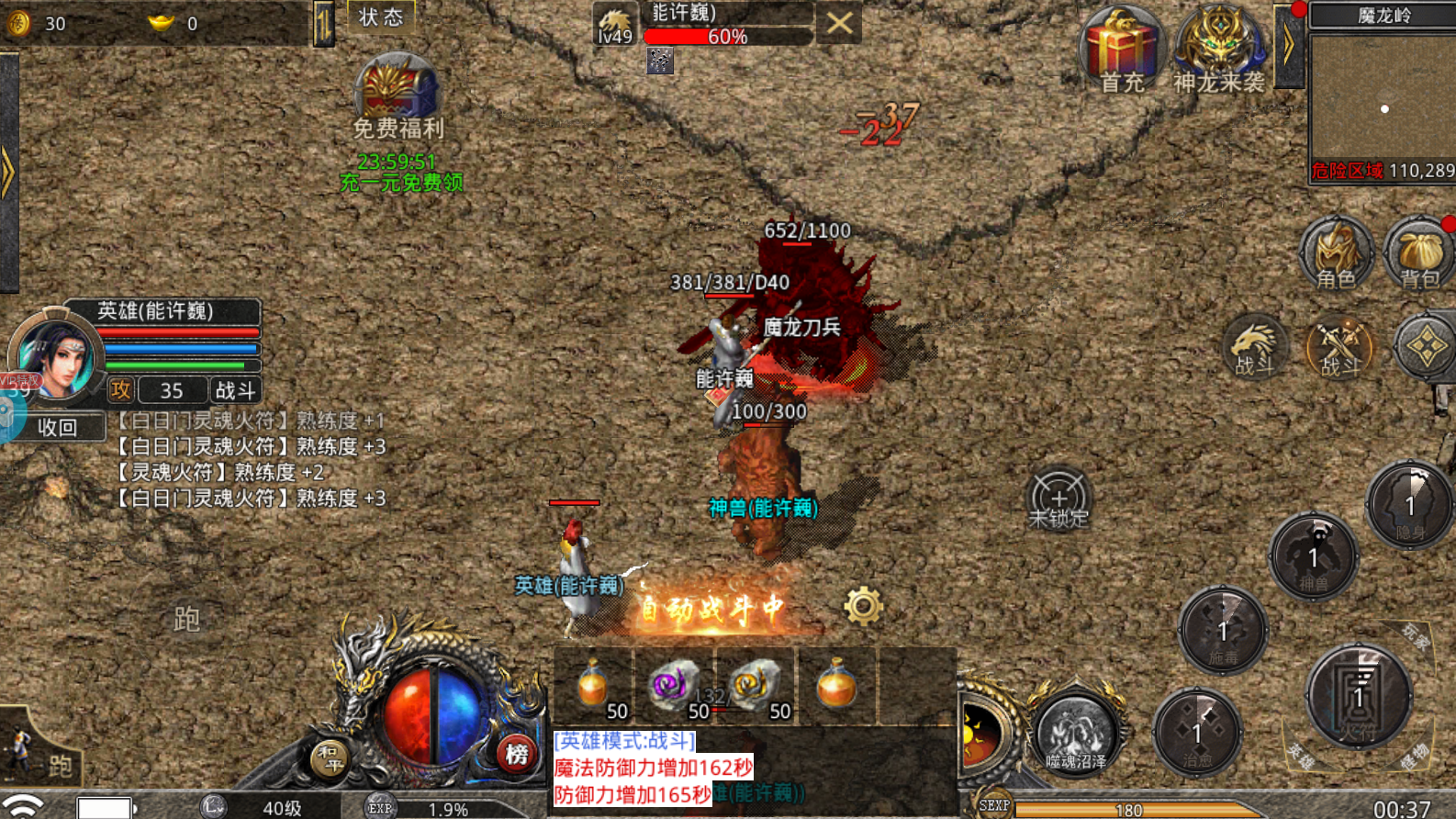Close the target info panel
This screenshot has height=819, width=1456.
tap(839, 24)
